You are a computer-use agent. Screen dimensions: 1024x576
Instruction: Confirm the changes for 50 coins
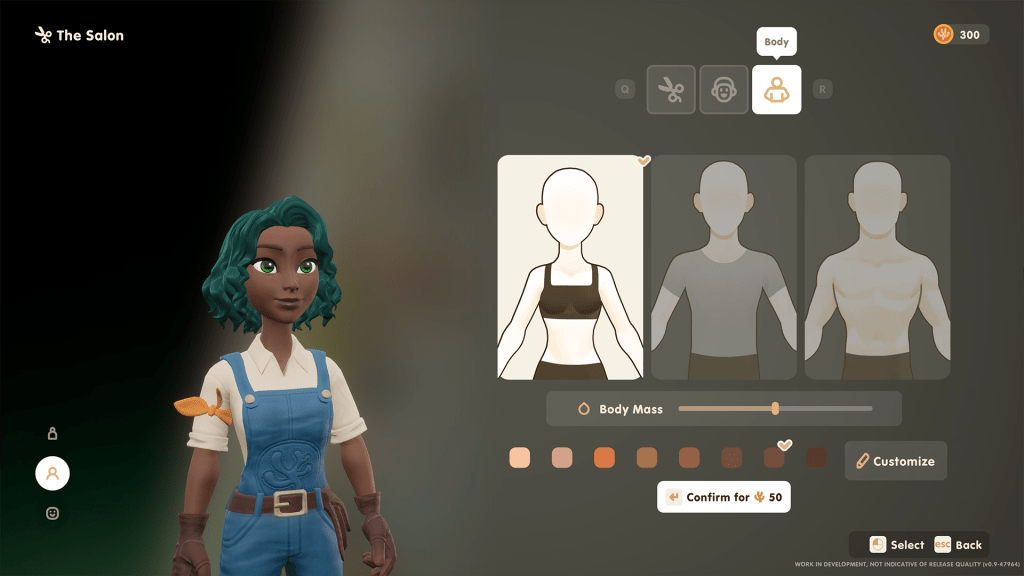point(724,497)
